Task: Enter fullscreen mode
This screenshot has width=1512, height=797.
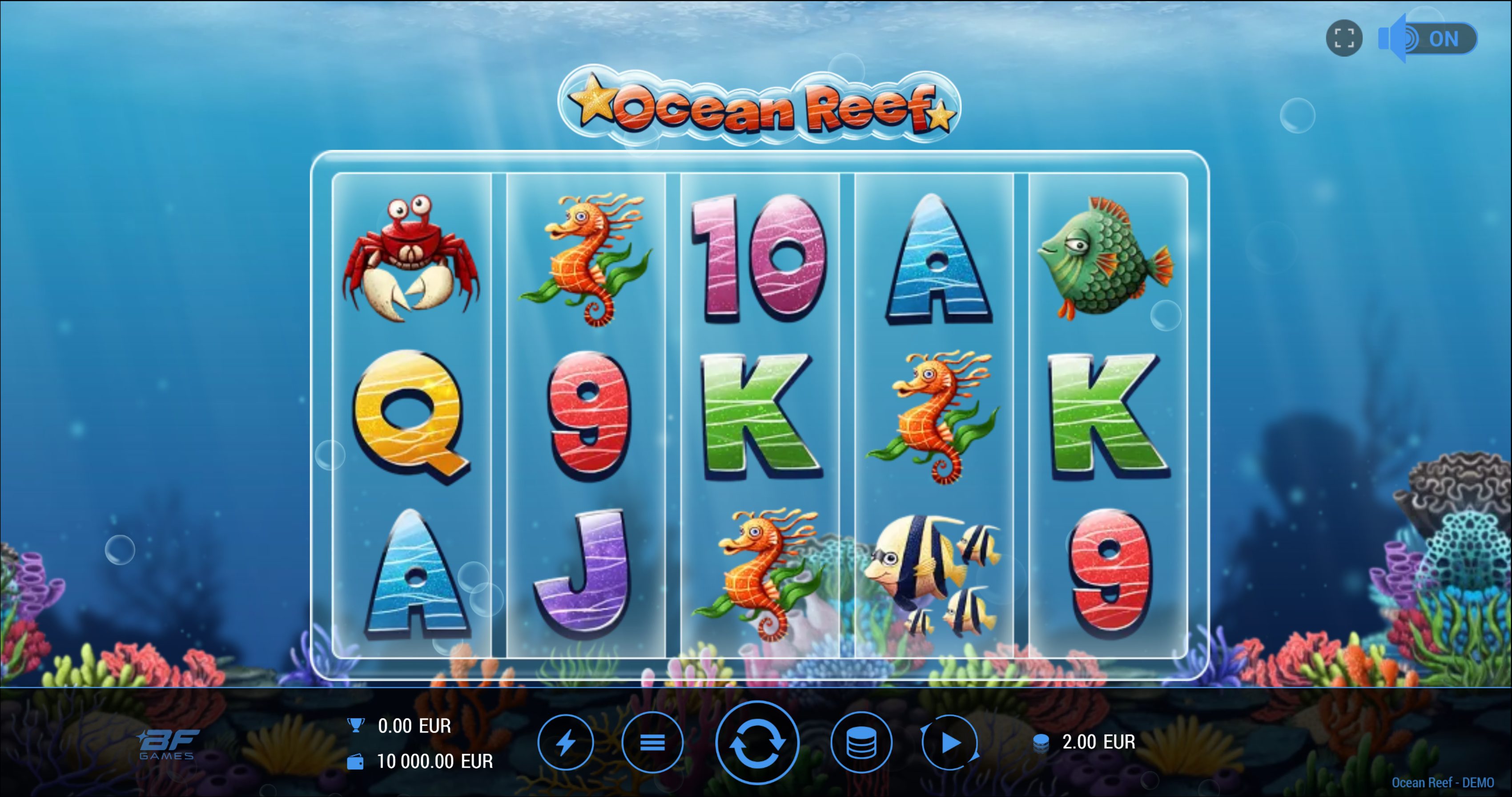Action: point(1343,39)
